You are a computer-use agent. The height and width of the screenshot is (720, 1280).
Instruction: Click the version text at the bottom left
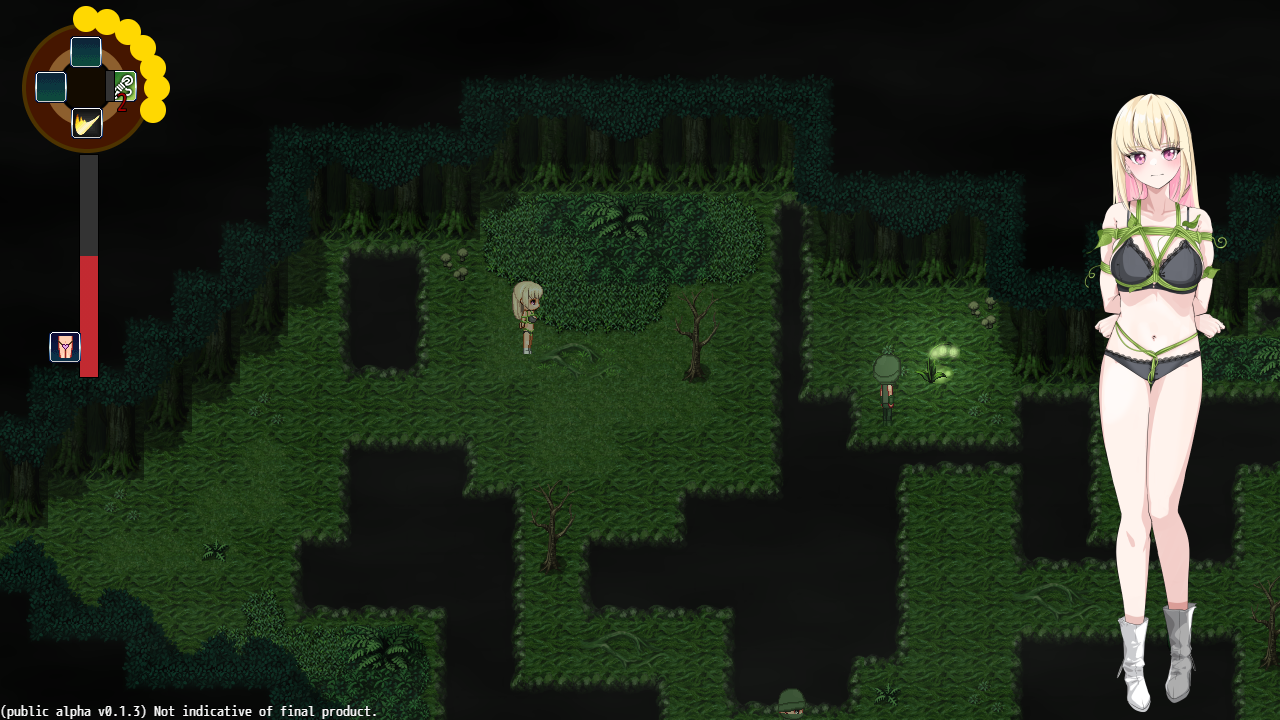point(190,712)
